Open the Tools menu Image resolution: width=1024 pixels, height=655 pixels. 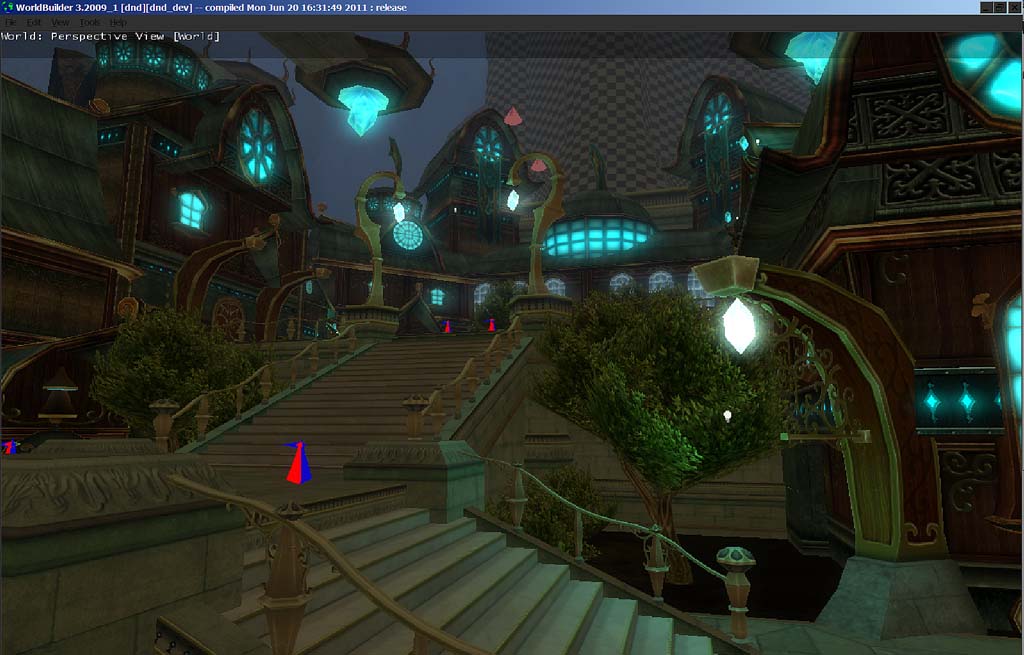click(x=89, y=22)
